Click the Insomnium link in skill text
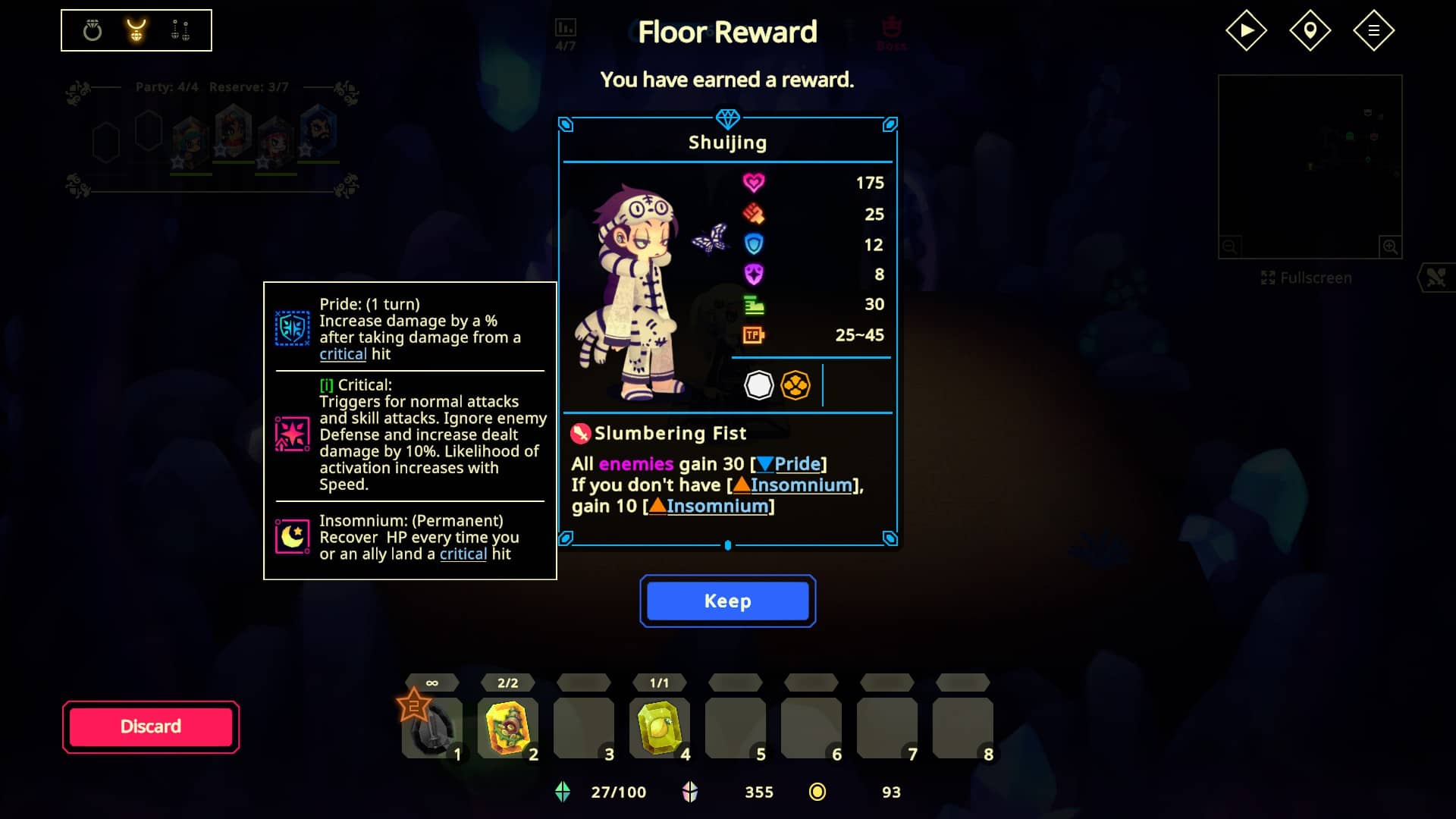This screenshot has height=819, width=1456. click(801, 485)
